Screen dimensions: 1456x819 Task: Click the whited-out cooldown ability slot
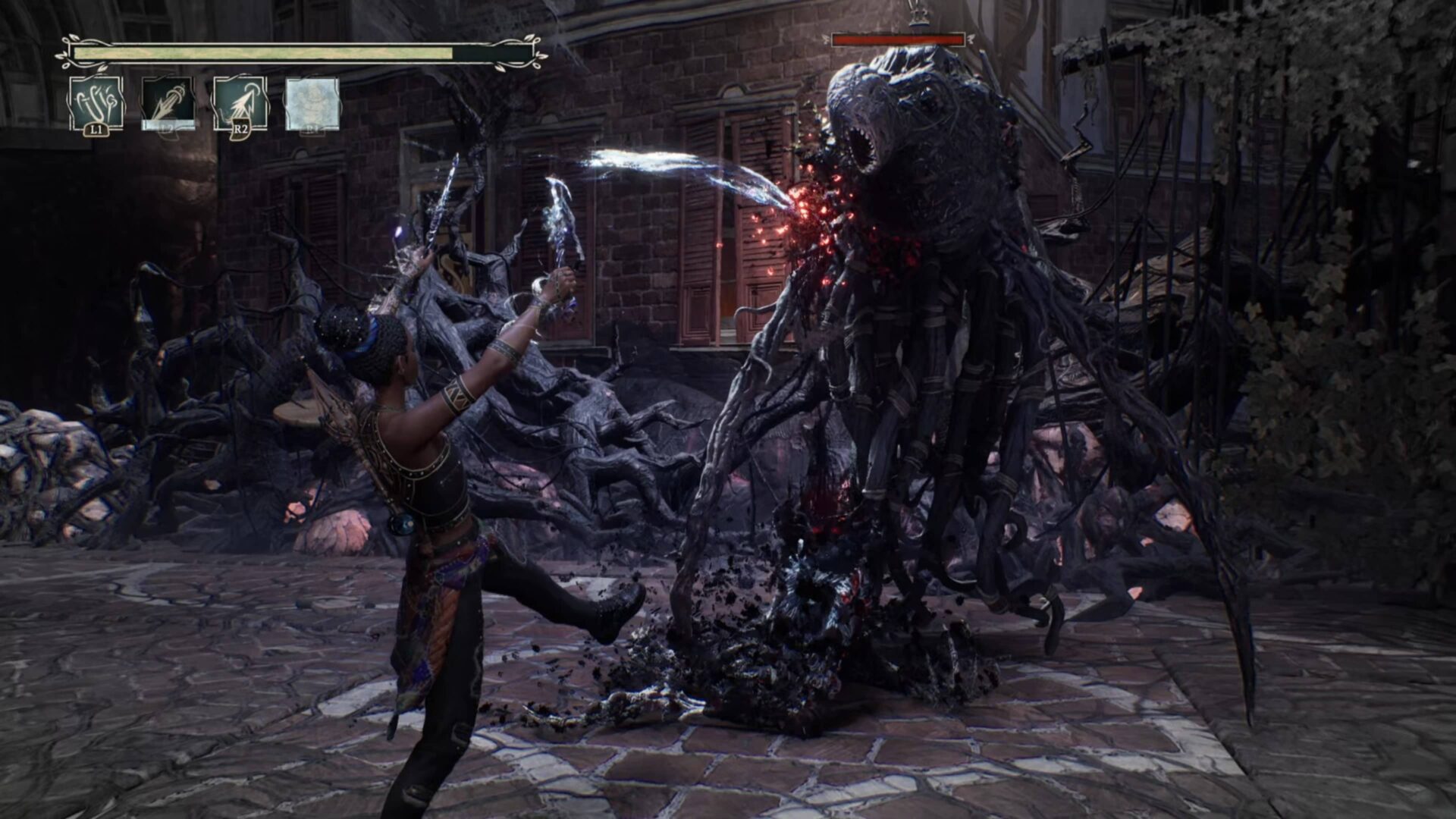[312, 104]
